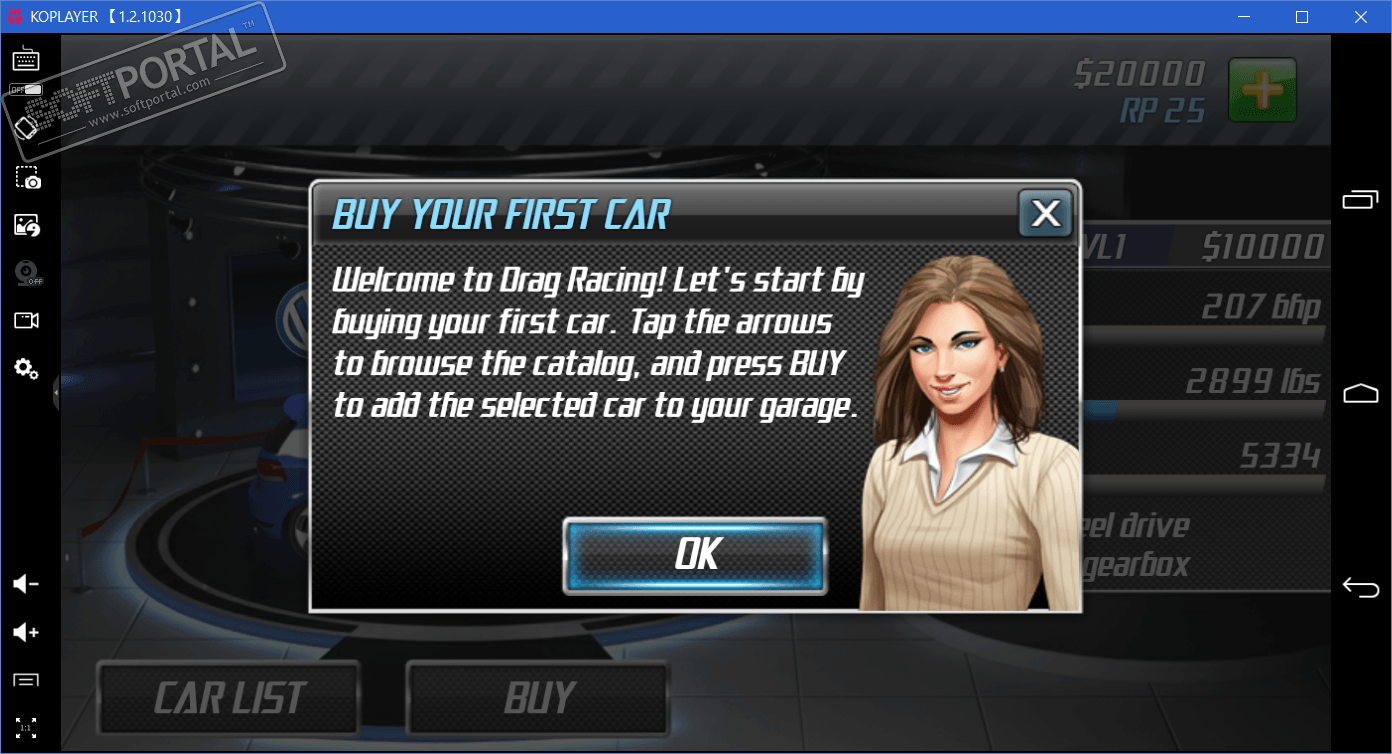1392x754 pixels.
Task: Close the Buy Your First Car popup
Action: click(1045, 213)
